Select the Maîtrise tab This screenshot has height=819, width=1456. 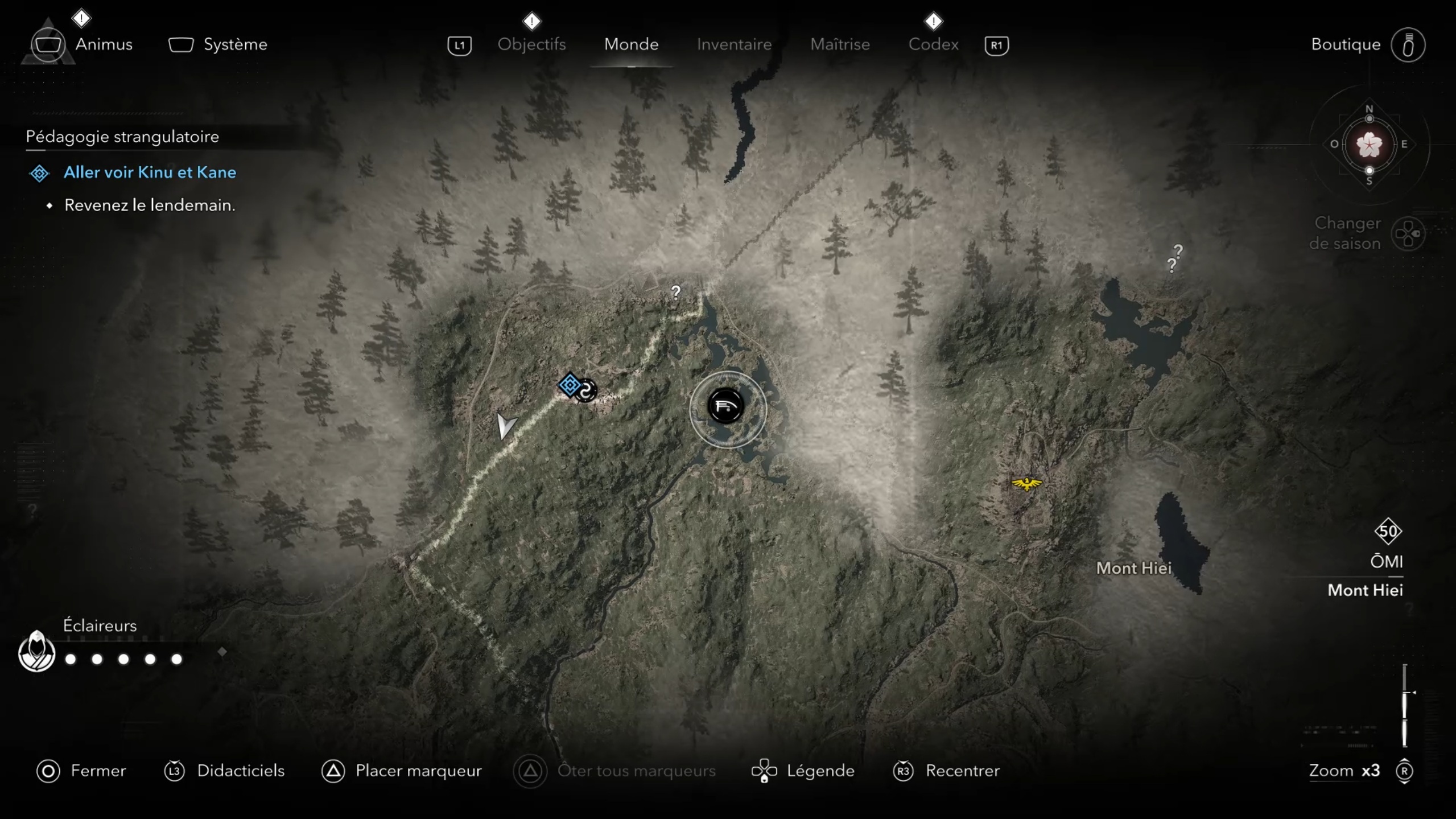(x=840, y=44)
